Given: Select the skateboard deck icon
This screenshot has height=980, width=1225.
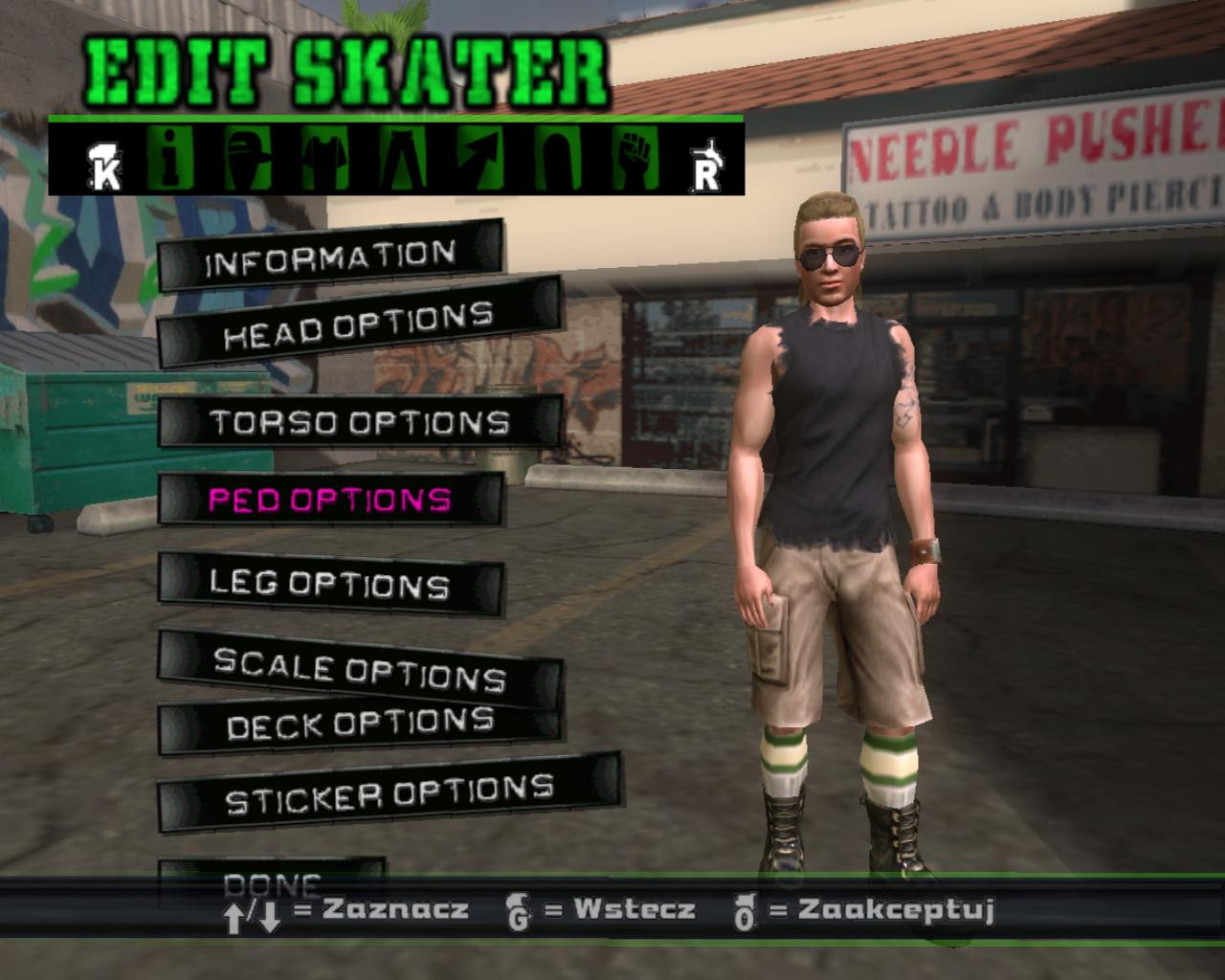Looking at the screenshot, I should click(560, 158).
